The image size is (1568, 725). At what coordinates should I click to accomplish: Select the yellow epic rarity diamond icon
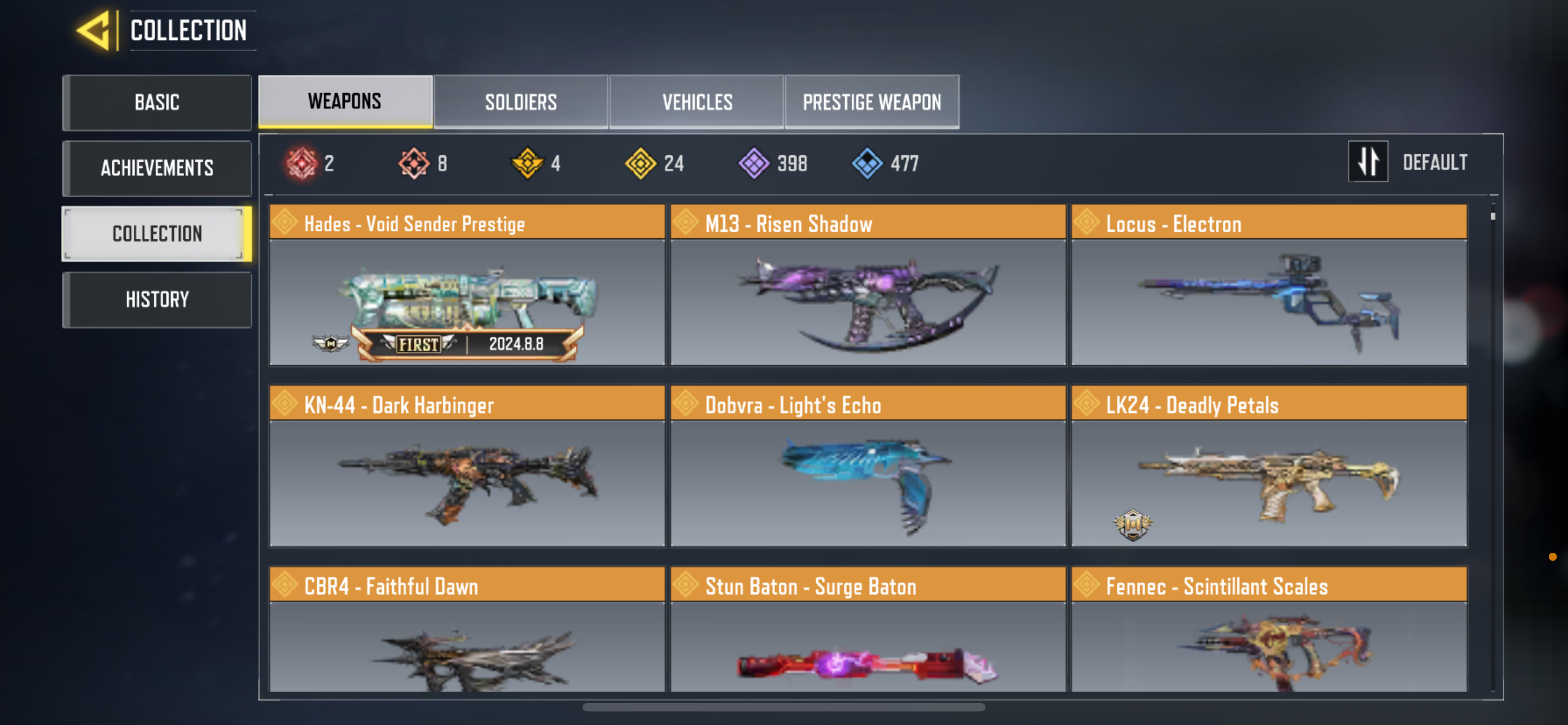tap(642, 163)
